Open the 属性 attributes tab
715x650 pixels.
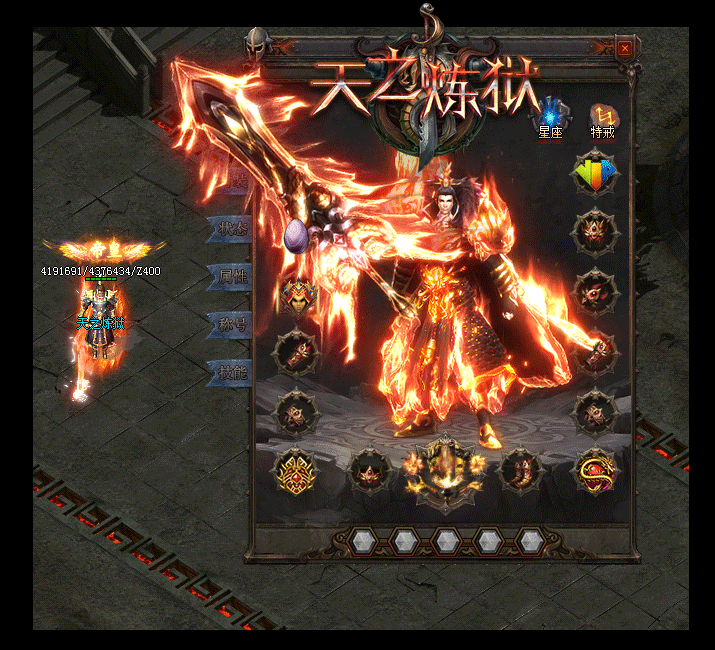pos(230,276)
